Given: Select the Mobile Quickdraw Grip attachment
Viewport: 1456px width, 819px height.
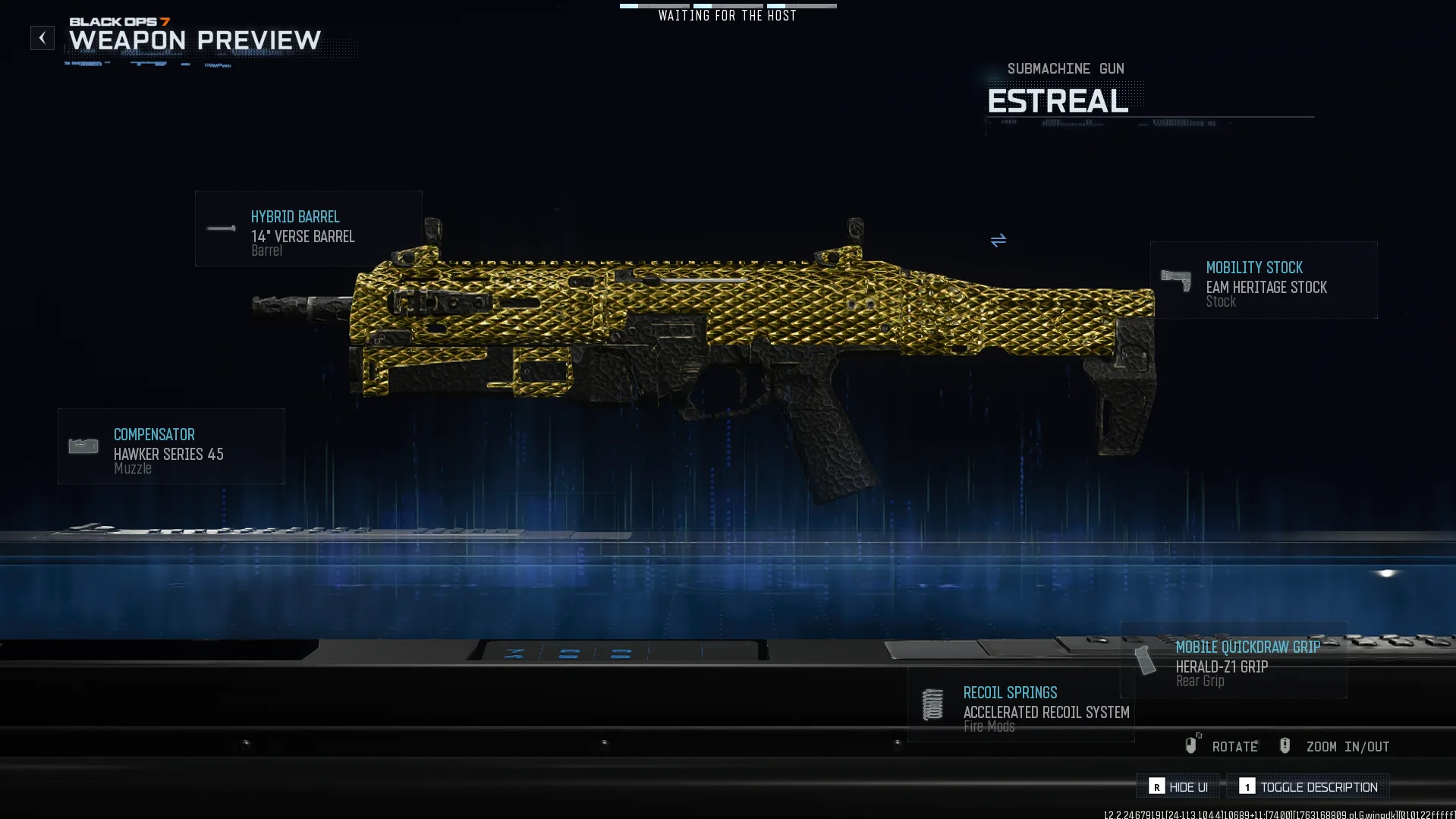Looking at the screenshot, I should coord(1233,660).
